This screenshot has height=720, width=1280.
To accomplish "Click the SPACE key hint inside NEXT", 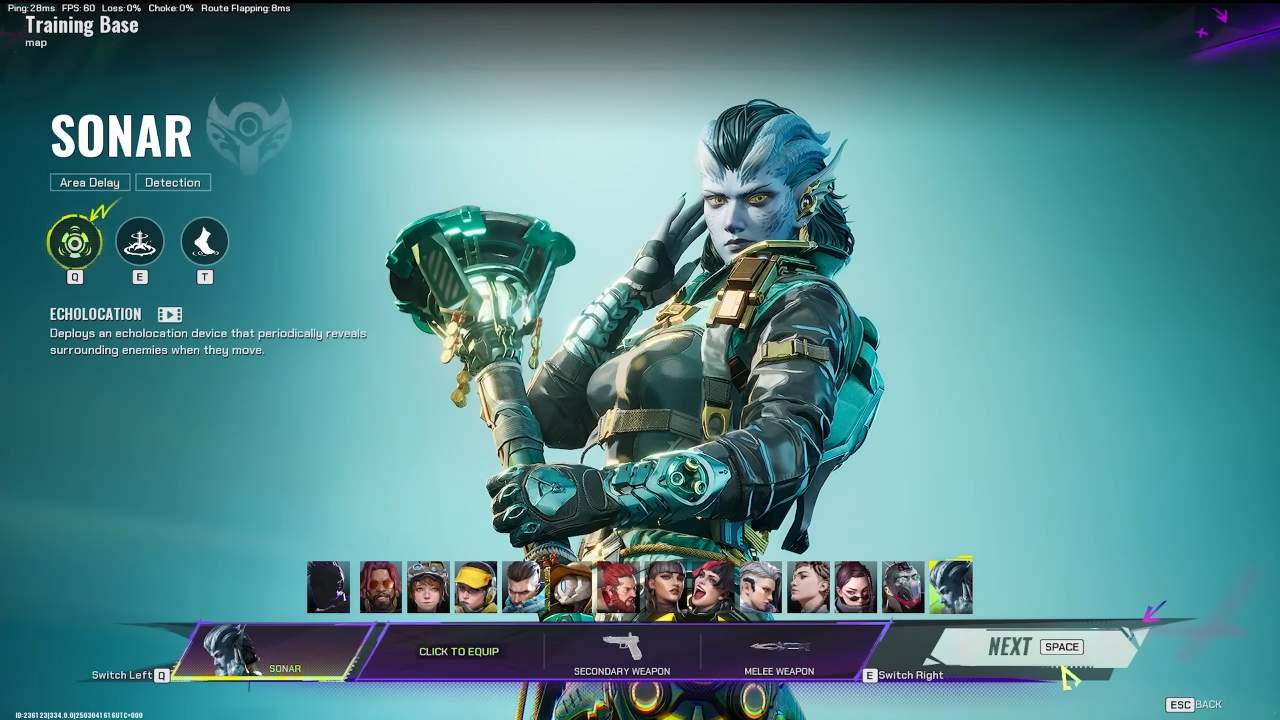I will tap(1060, 646).
